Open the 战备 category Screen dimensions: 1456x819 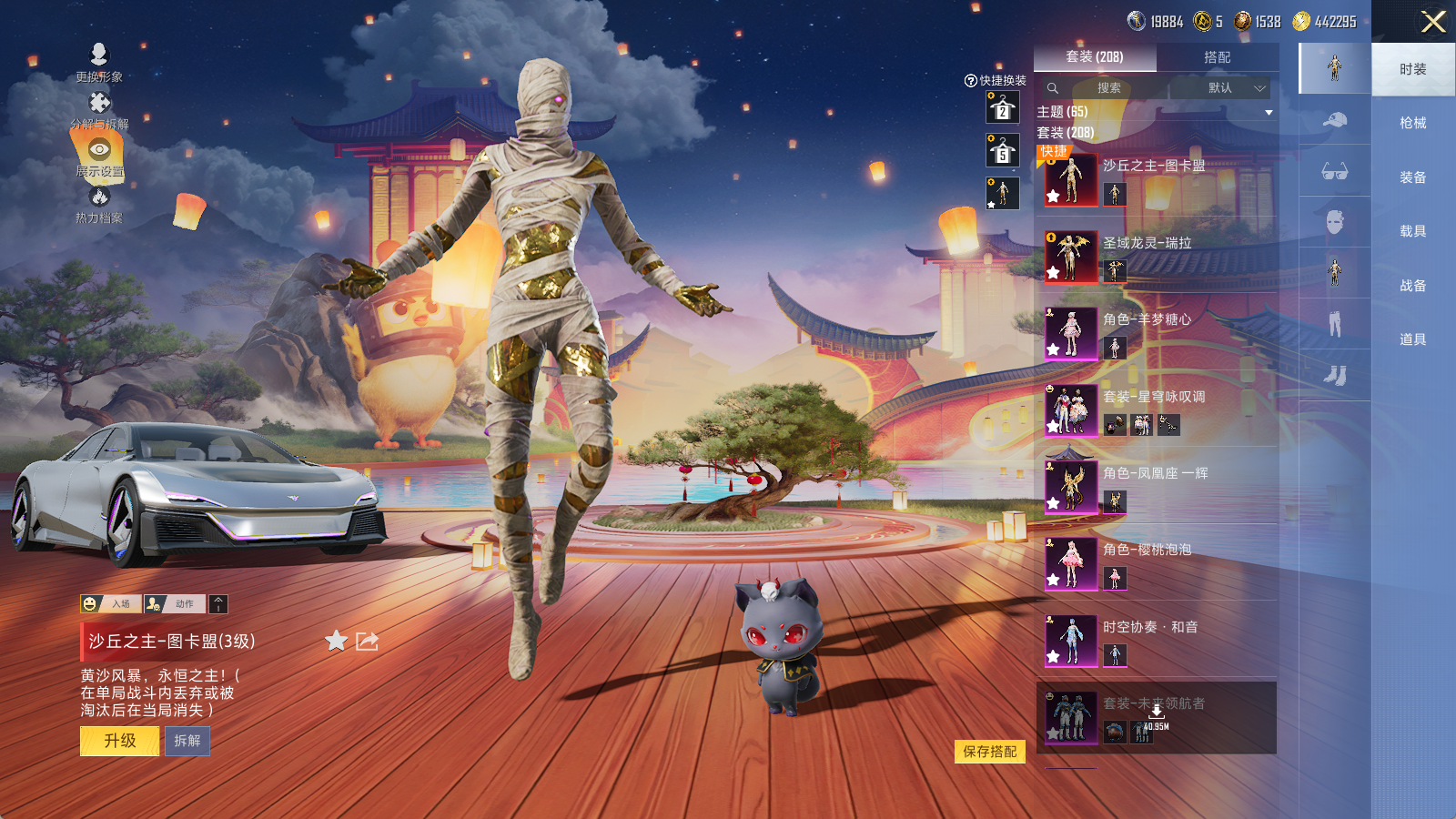pyautogui.click(x=1412, y=286)
